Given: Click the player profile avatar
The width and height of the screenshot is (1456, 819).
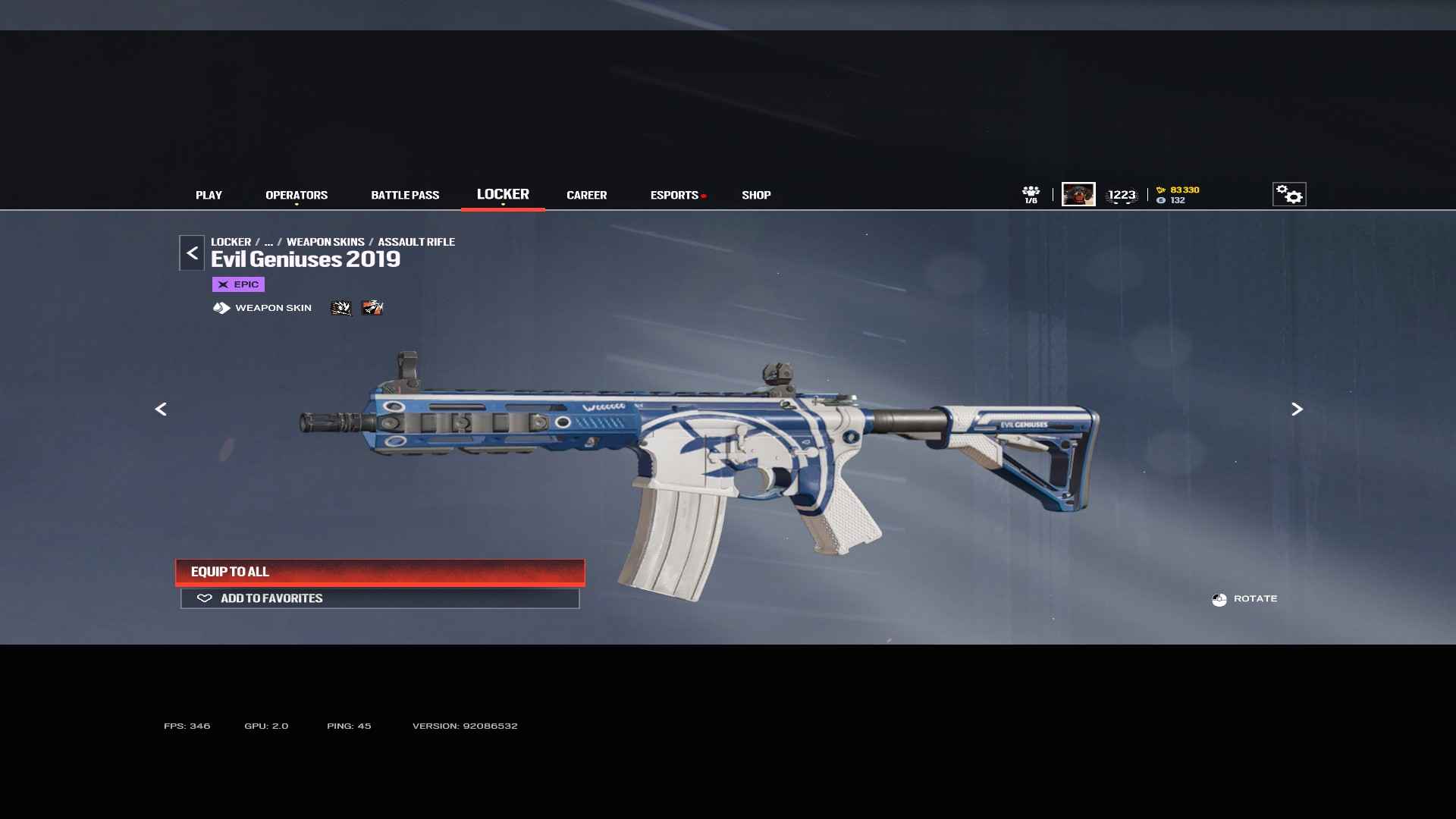Looking at the screenshot, I should point(1078,194).
